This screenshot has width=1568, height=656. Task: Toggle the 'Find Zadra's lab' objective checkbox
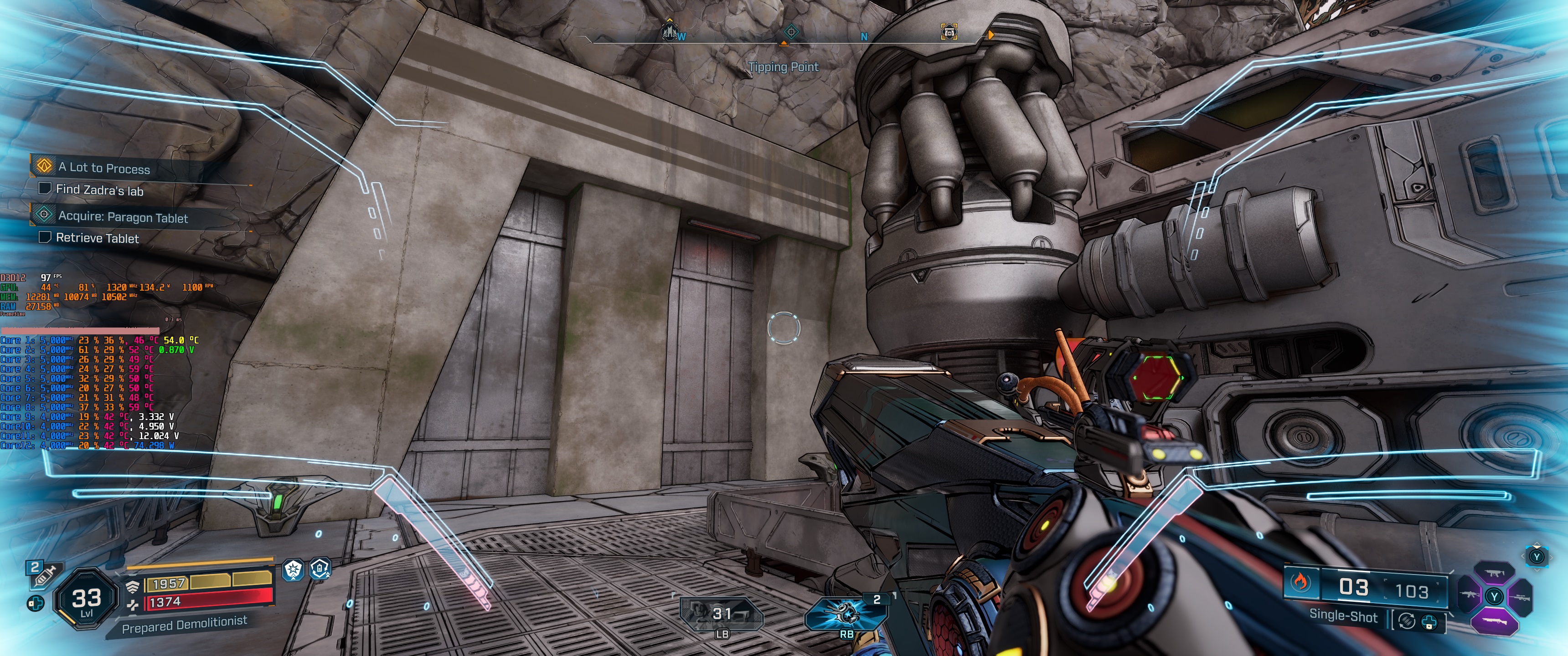coord(44,188)
